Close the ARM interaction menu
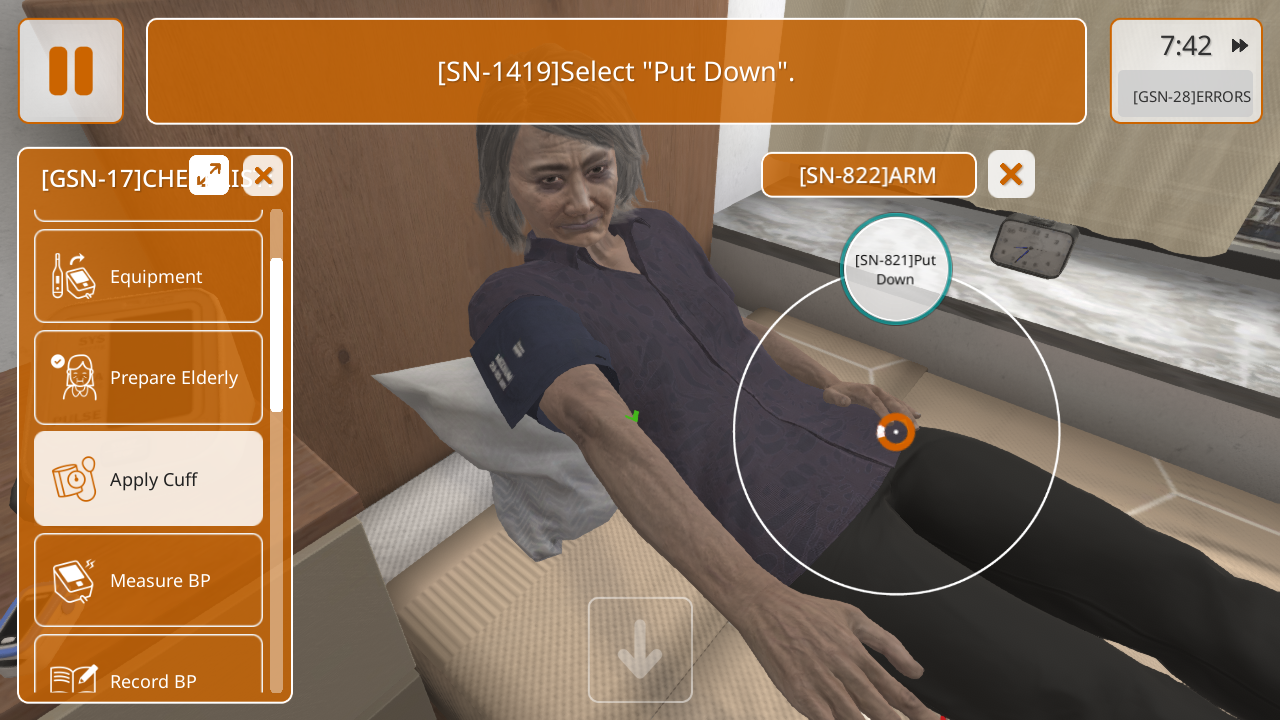The width and height of the screenshot is (1280, 720). (x=1011, y=174)
